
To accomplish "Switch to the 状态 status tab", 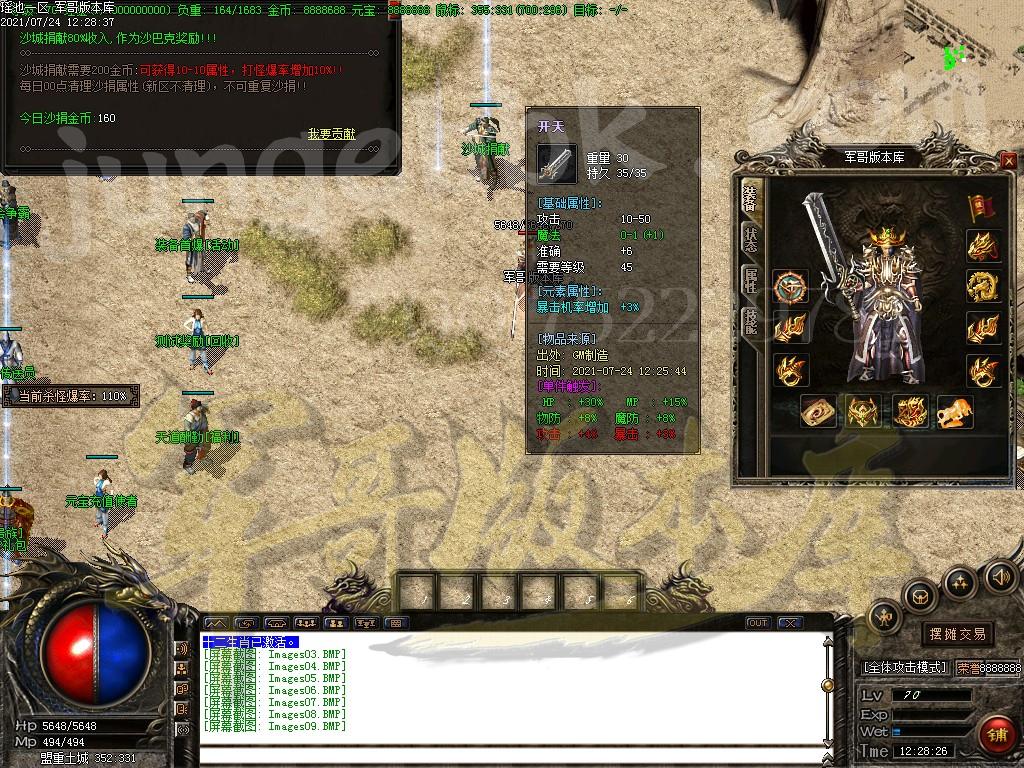I will click(749, 238).
